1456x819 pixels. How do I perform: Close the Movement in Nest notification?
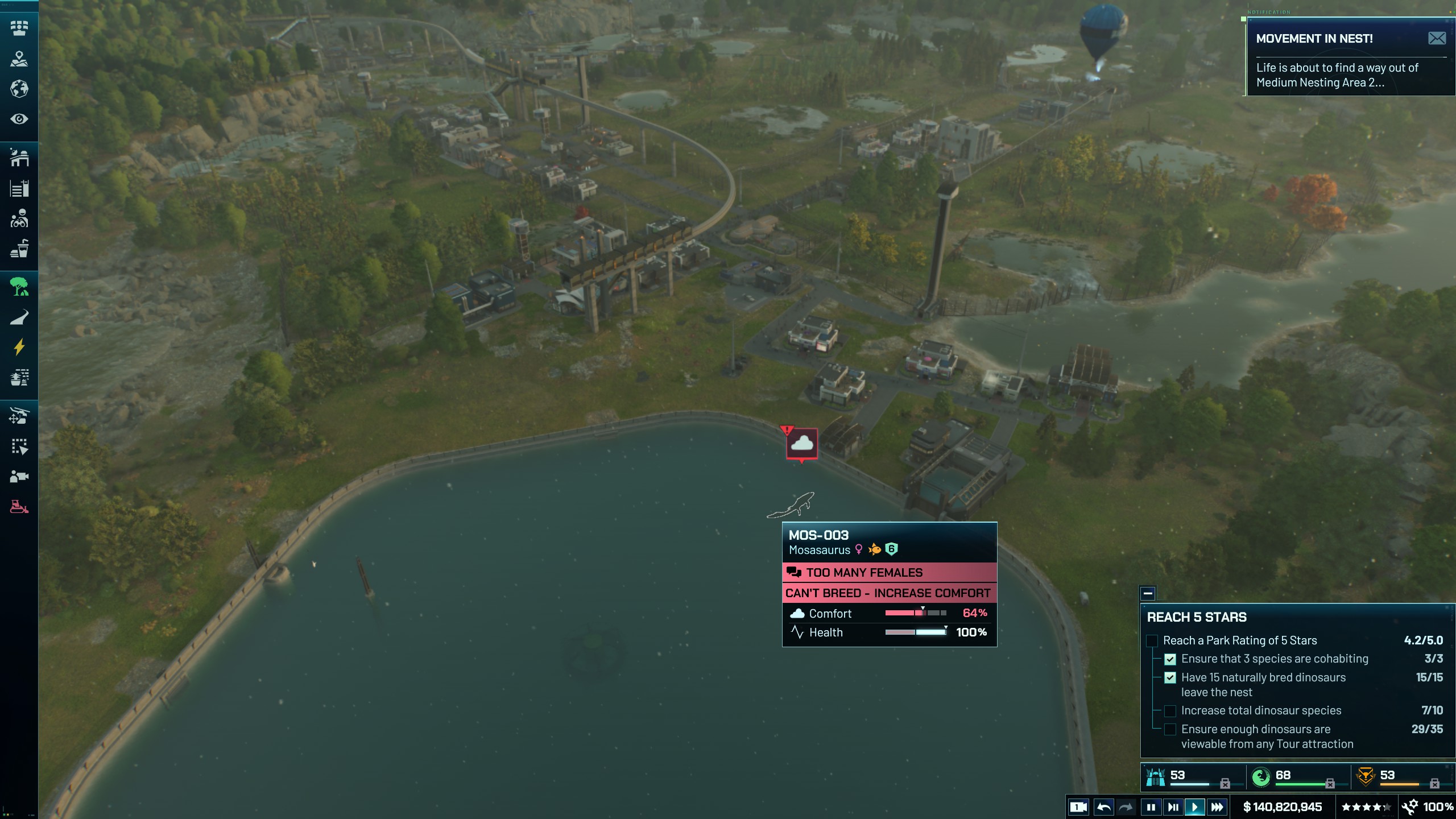click(1437, 38)
